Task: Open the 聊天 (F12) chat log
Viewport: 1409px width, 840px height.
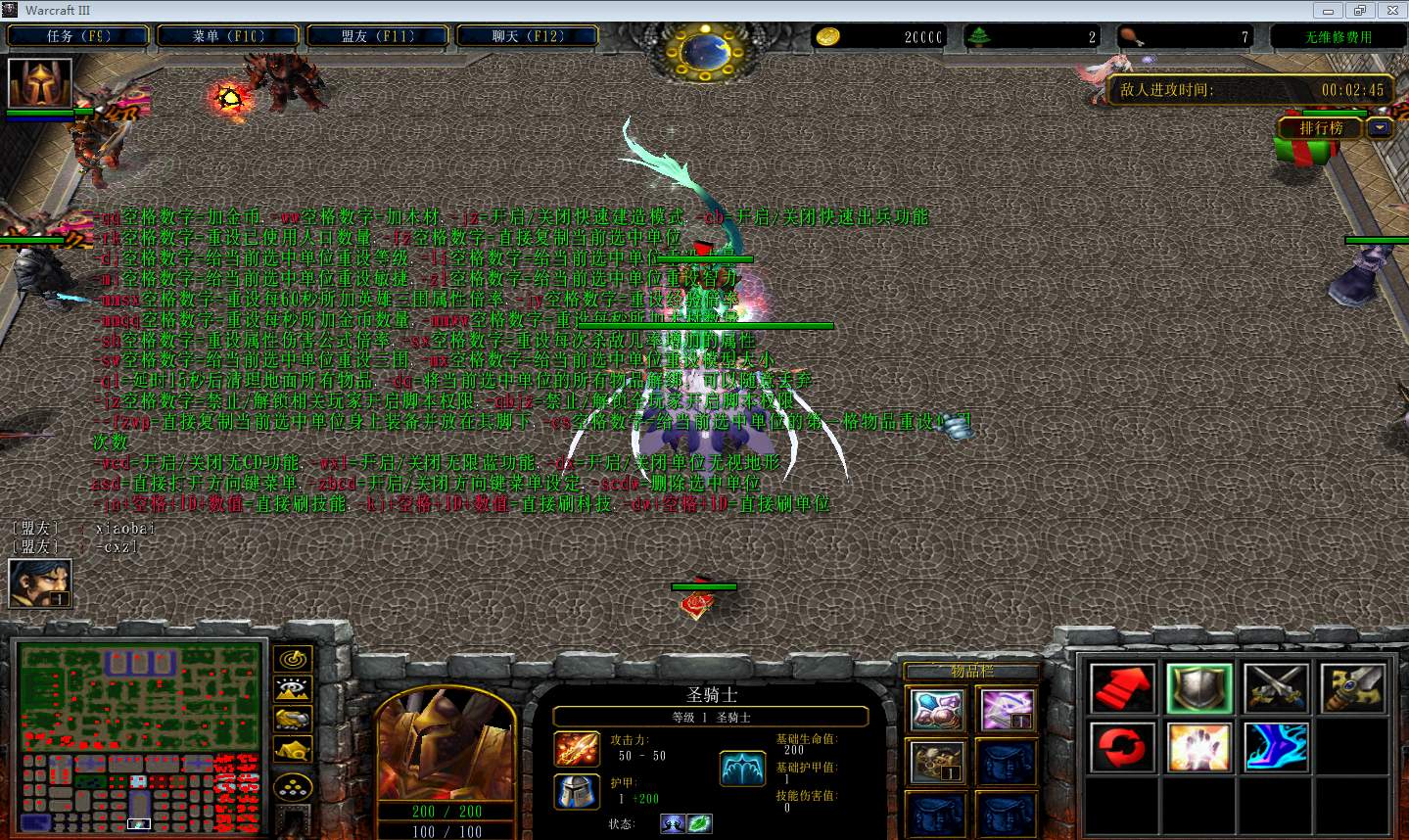Action: click(528, 36)
